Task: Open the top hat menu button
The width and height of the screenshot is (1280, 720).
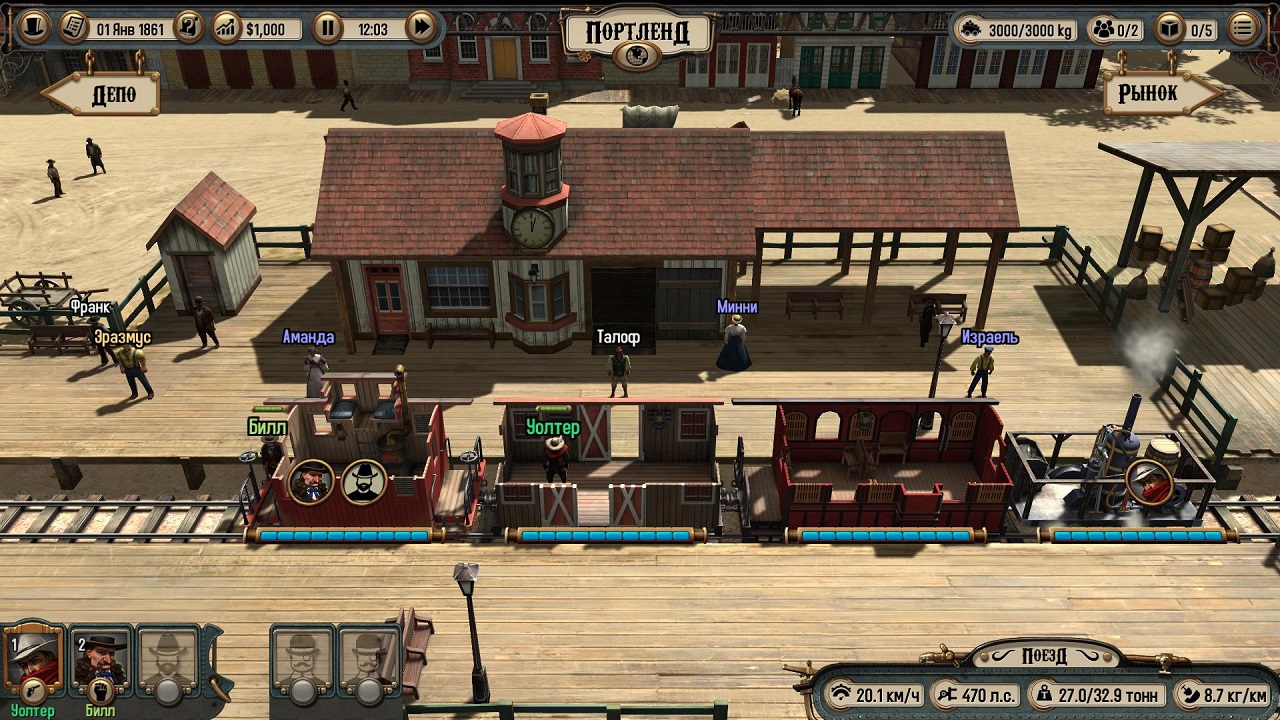Action: 33,27
